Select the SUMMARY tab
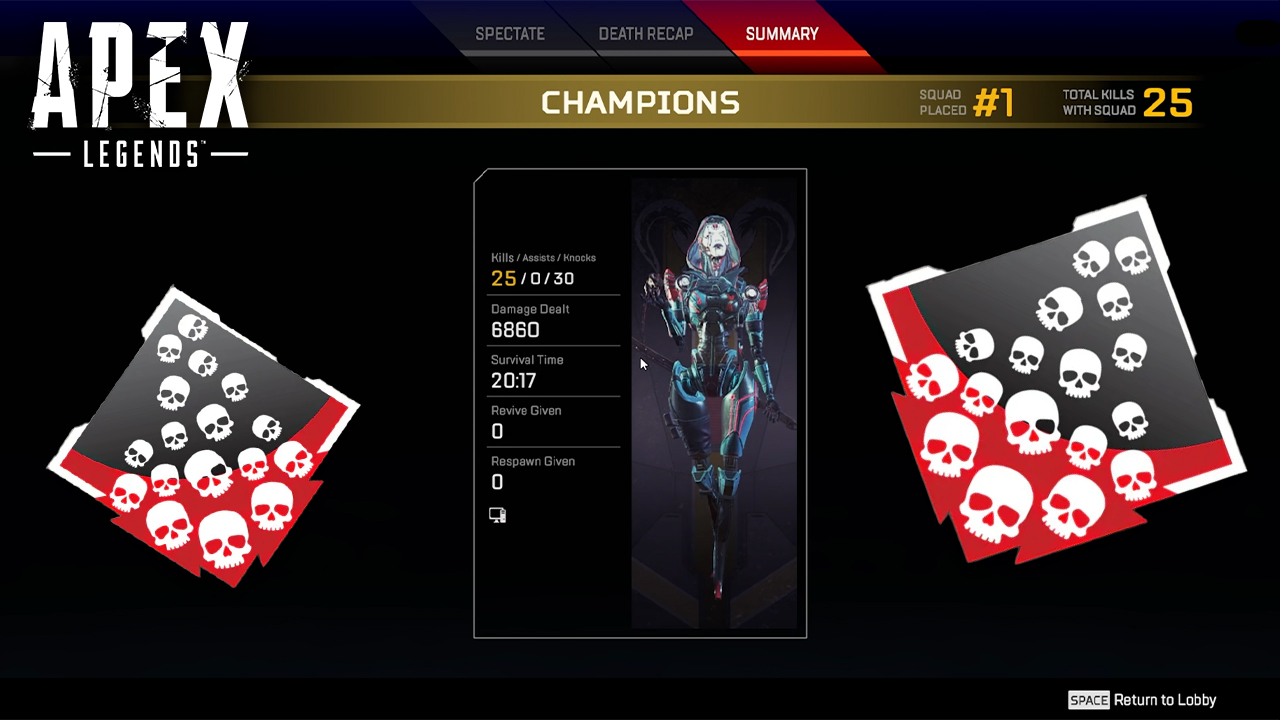 coord(781,33)
